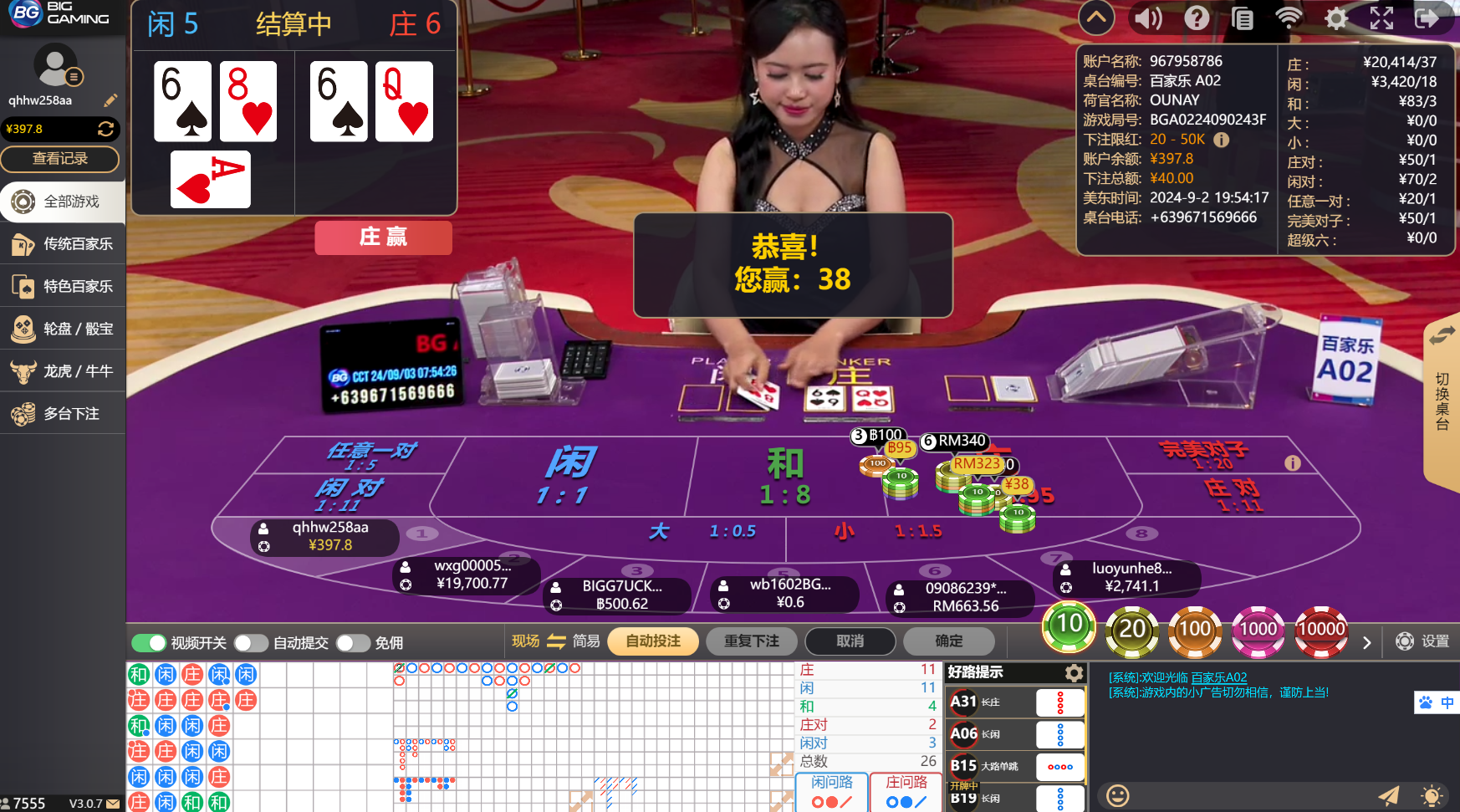Viewport: 1460px width, 812px height.
Task: Confirm bet with 确定 button
Action: [949, 641]
